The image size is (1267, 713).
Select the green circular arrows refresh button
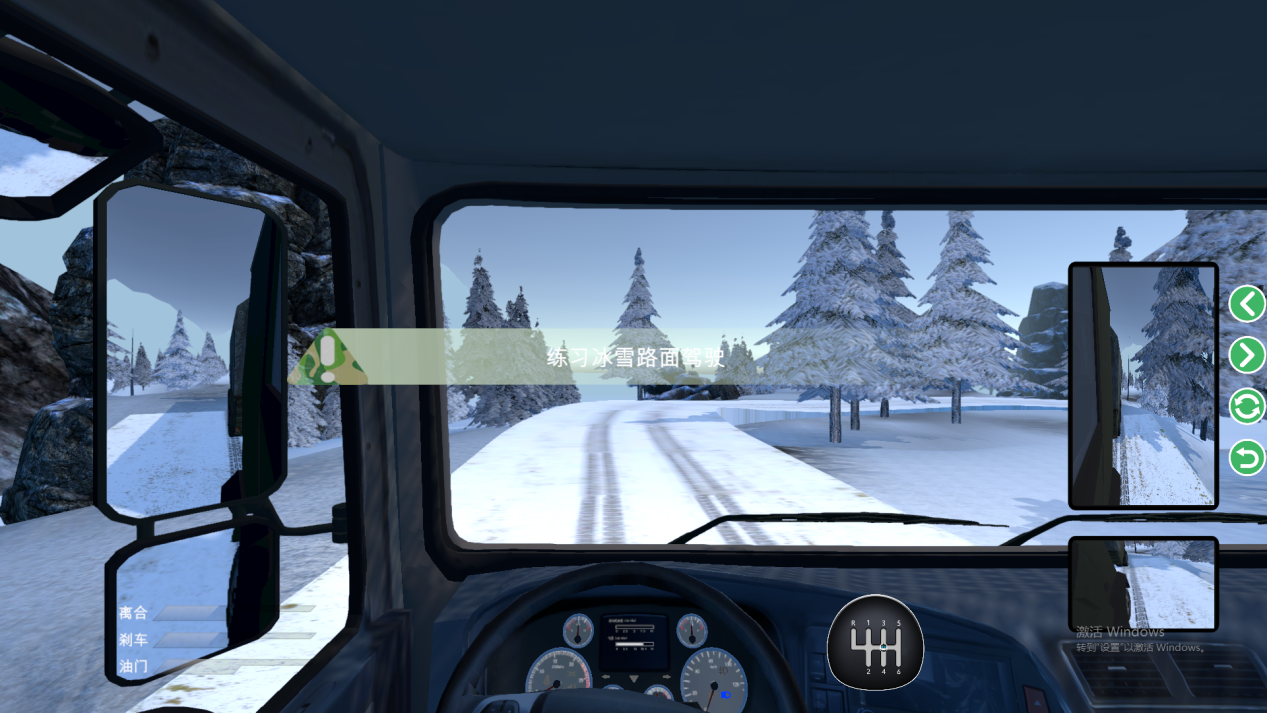pyautogui.click(x=1247, y=407)
